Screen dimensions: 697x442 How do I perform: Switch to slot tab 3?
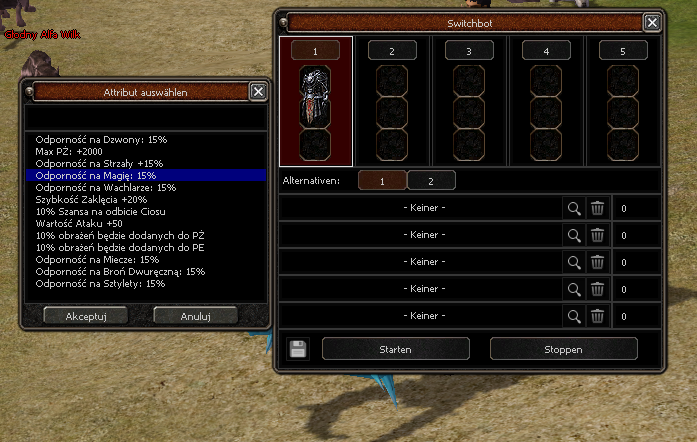click(469, 50)
